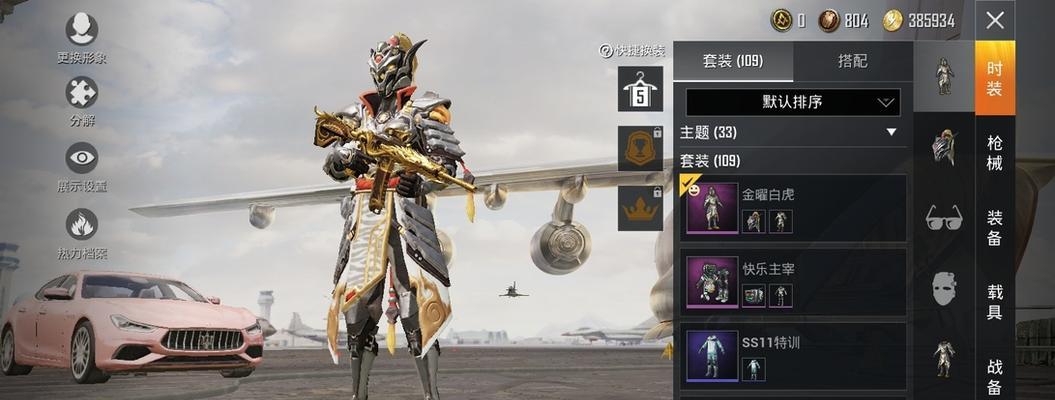Select the 金曜白虎 outfit
Image resolution: width=1055 pixels, height=400 pixels.
point(795,208)
